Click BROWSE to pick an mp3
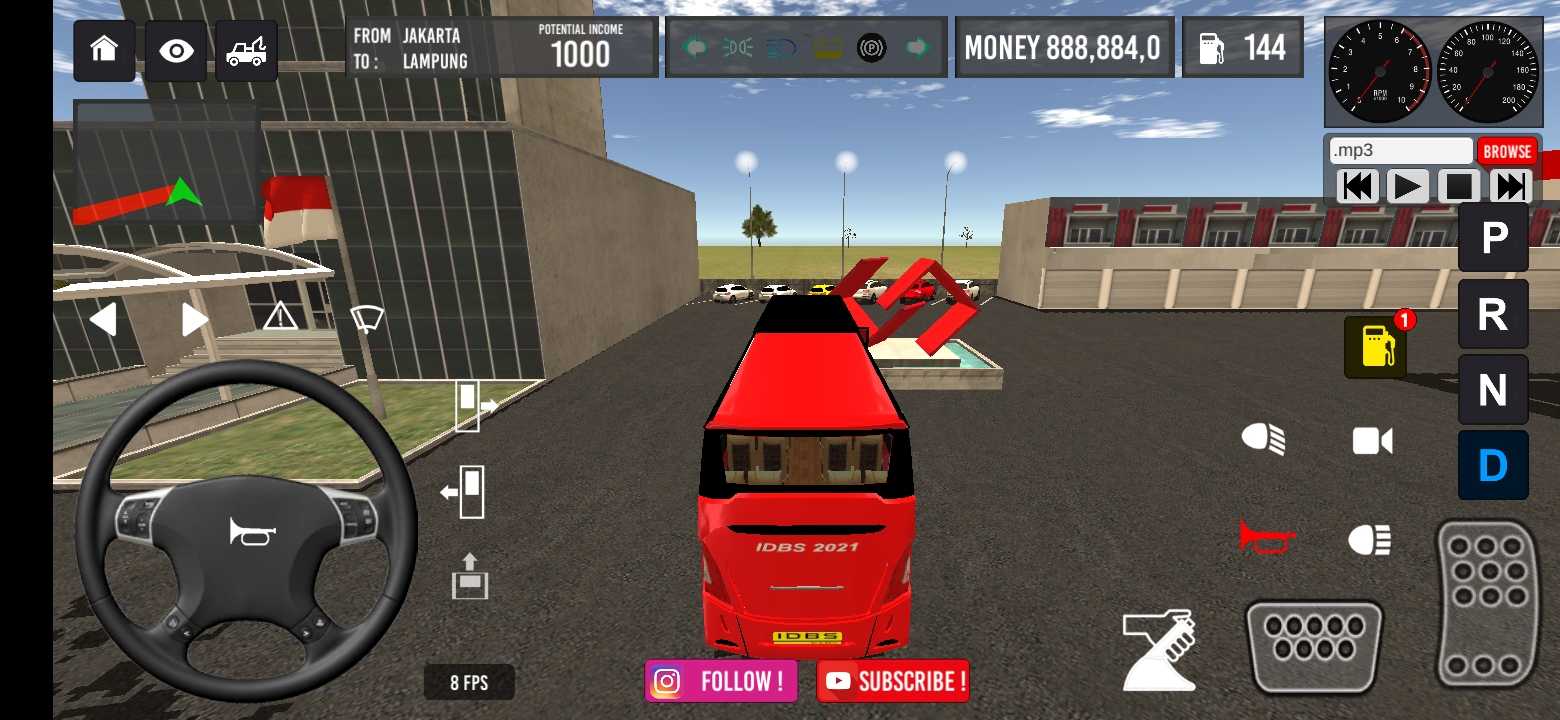The image size is (1560, 720). coord(1507,151)
